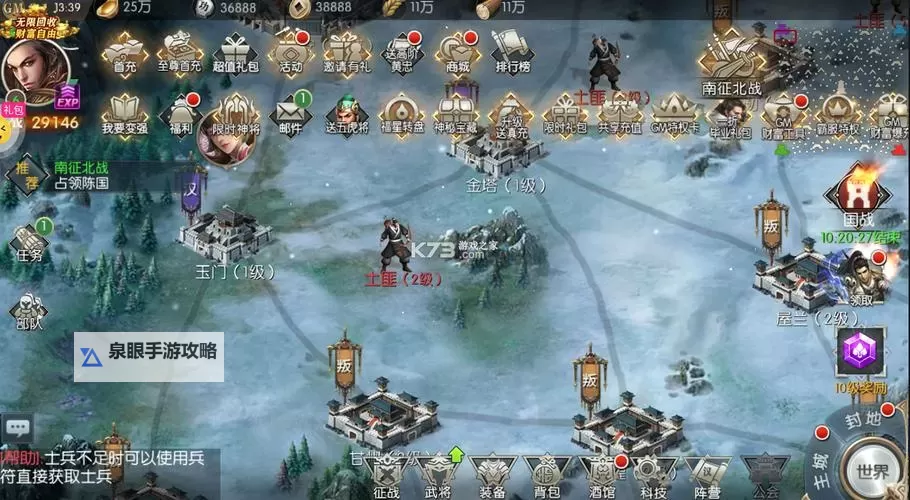Click the player avatar portrait
Image resolution: width=910 pixels, height=500 pixels.
point(32,68)
